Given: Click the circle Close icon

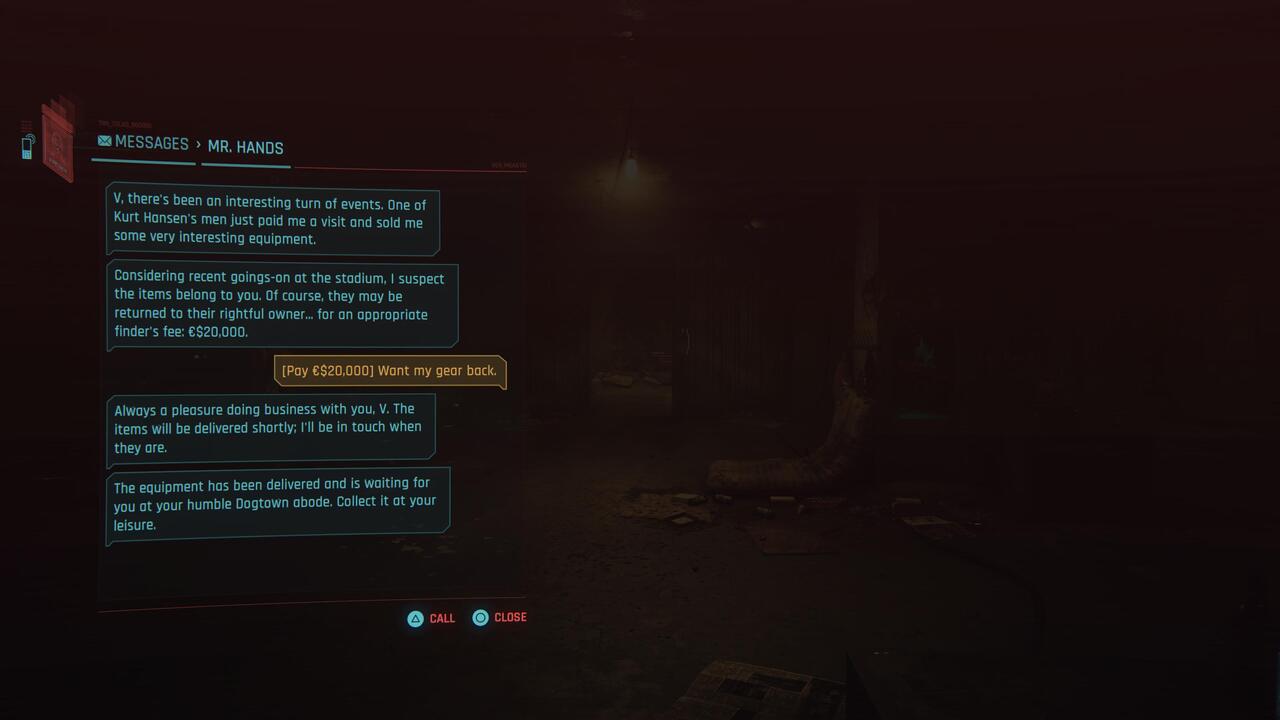Looking at the screenshot, I should [x=481, y=617].
